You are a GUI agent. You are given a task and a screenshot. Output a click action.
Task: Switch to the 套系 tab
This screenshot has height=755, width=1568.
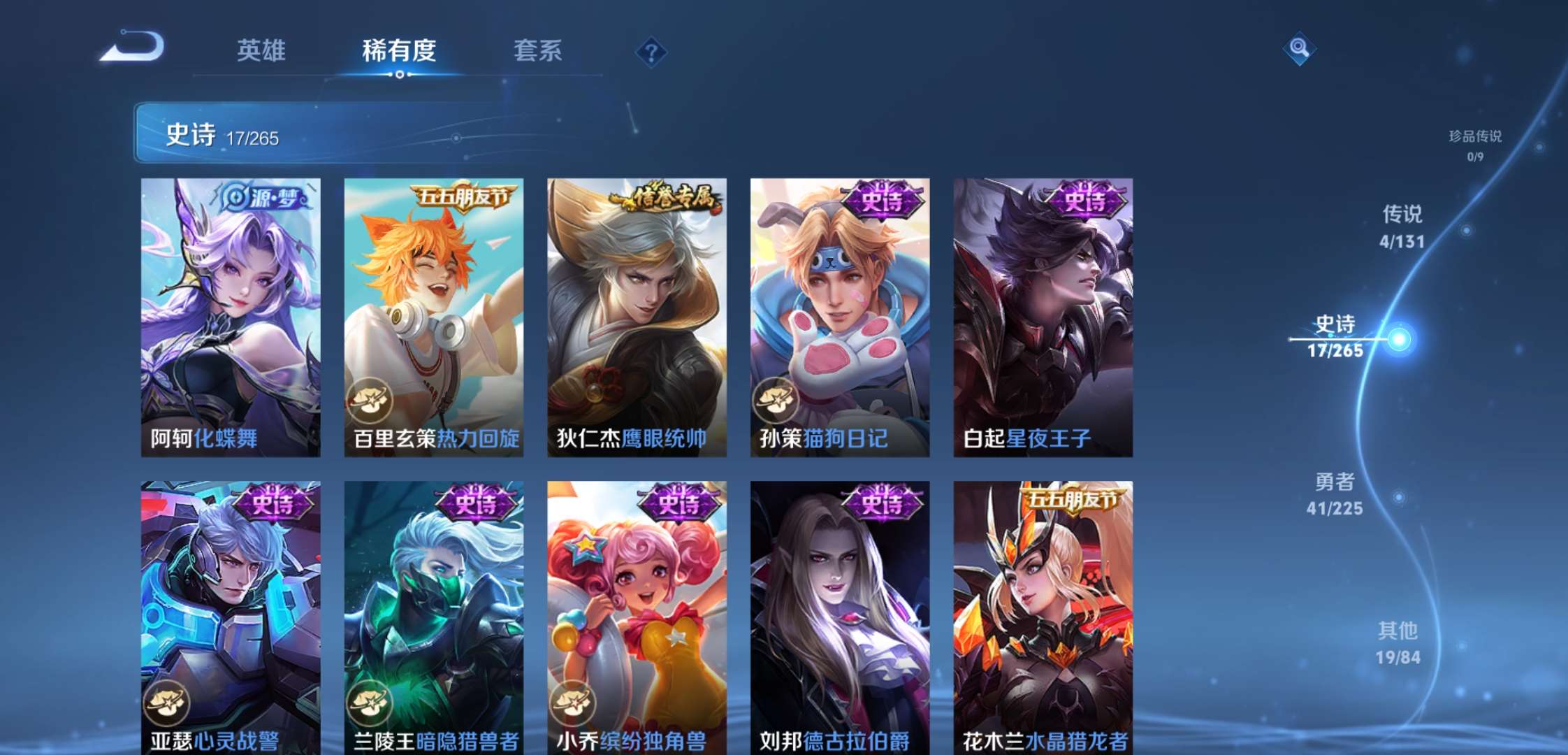[x=539, y=51]
